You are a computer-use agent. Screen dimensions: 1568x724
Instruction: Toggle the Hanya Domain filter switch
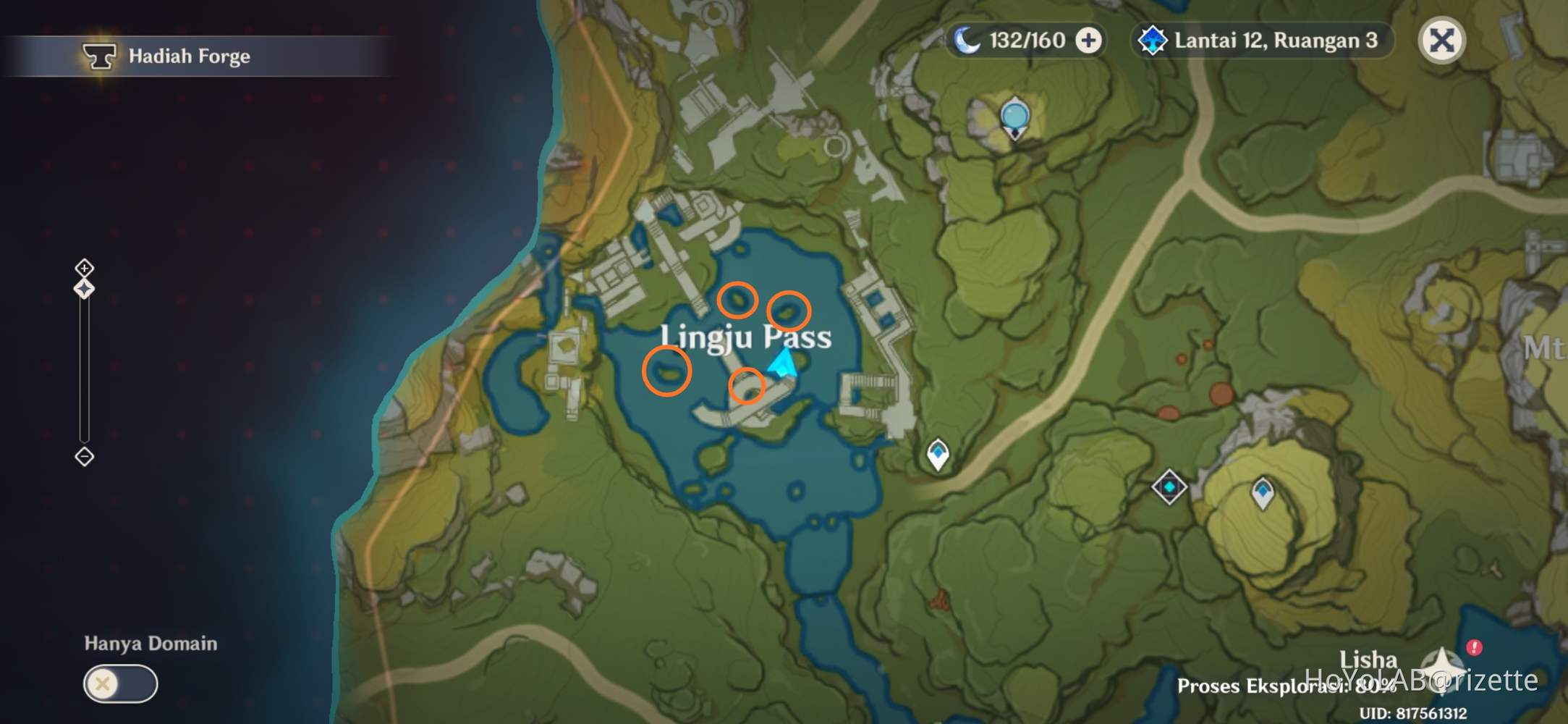pyautogui.click(x=119, y=682)
